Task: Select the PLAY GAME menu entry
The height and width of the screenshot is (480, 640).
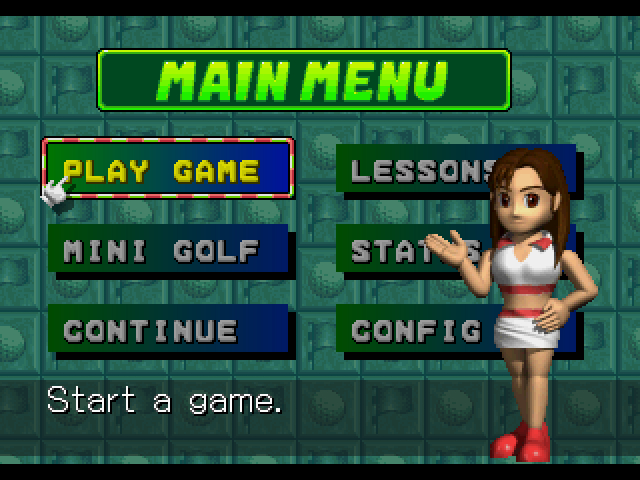Action: pos(167,170)
